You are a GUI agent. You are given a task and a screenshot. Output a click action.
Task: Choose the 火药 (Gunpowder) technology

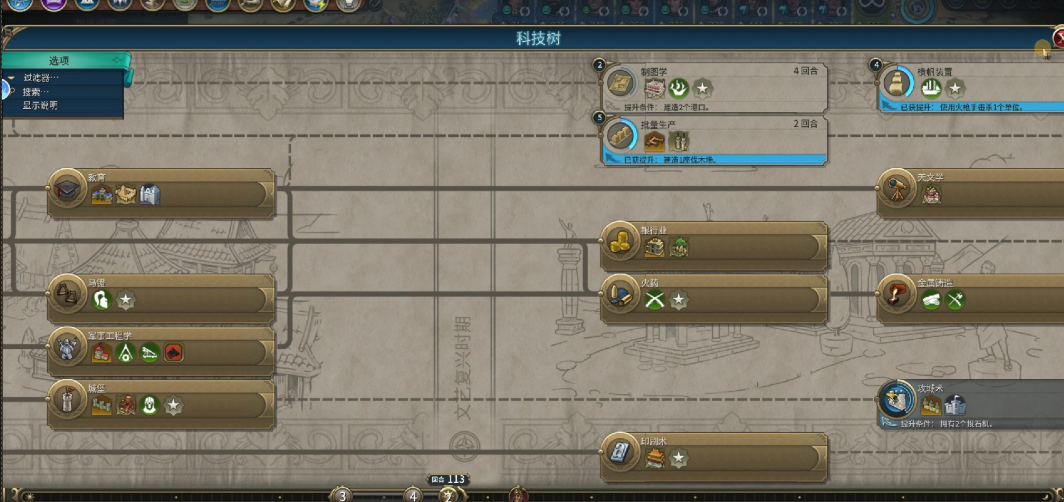tap(716, 298)
